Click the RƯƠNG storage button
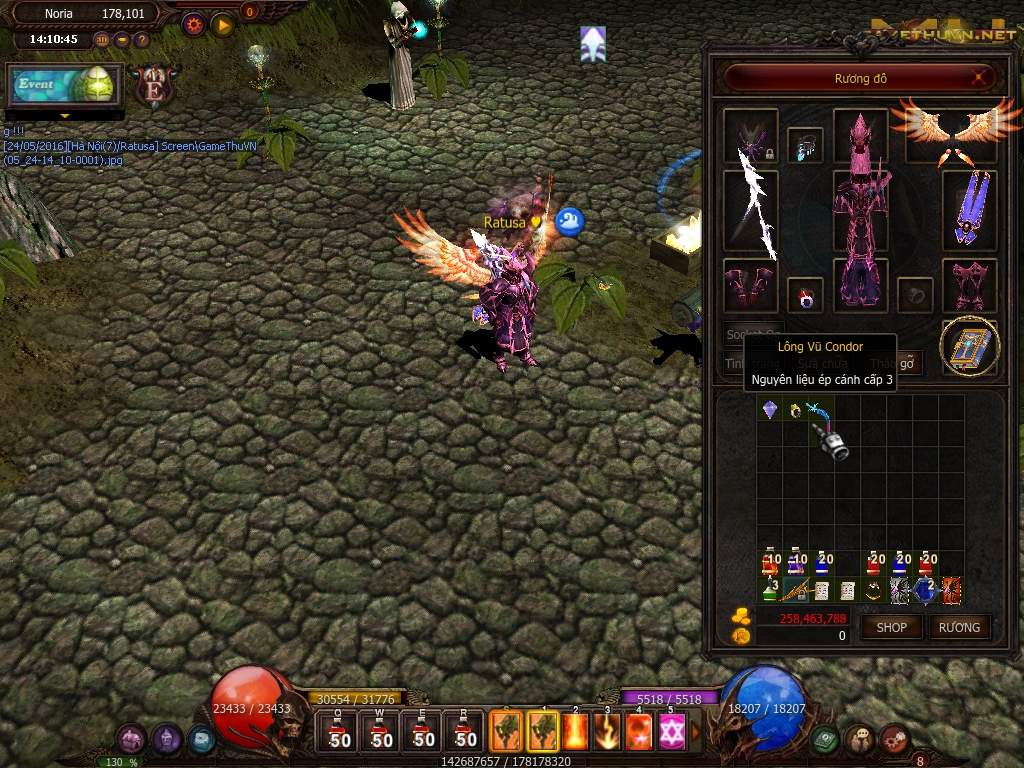 coord(960,627)
